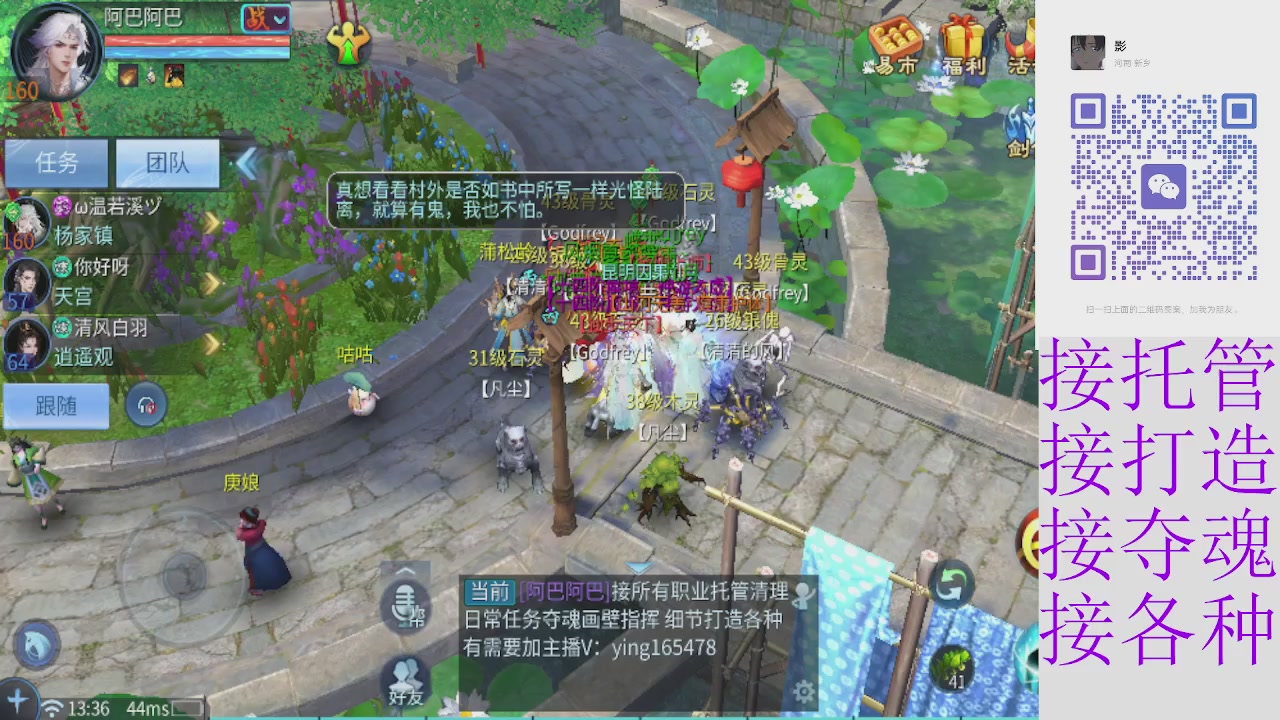Toggle the voice headset icon next to 跟随
Viewport: 1280px width, 720px height.
tap(146, 406)
